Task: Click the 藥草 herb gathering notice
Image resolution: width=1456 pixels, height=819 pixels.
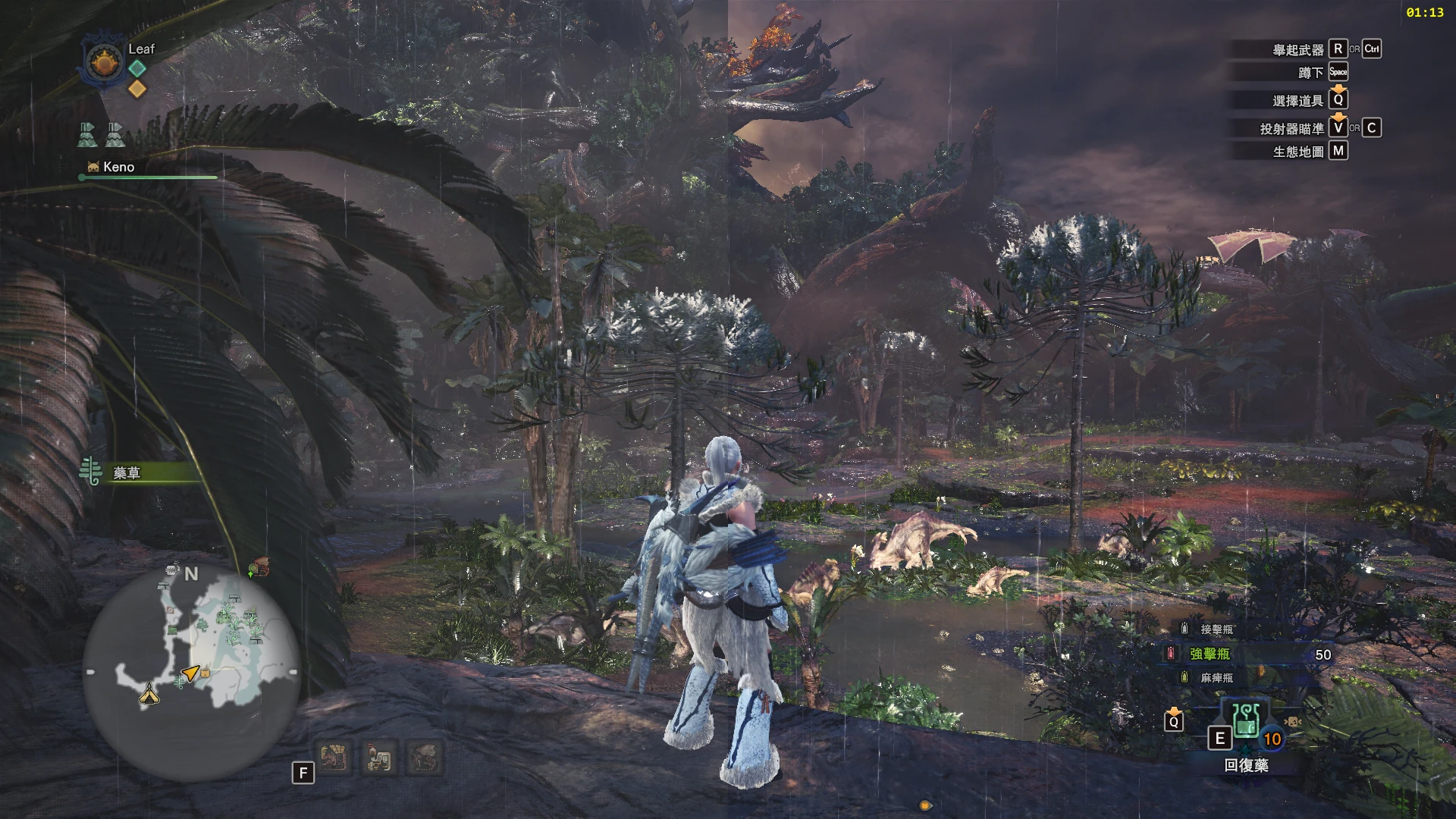Action: 127,473
